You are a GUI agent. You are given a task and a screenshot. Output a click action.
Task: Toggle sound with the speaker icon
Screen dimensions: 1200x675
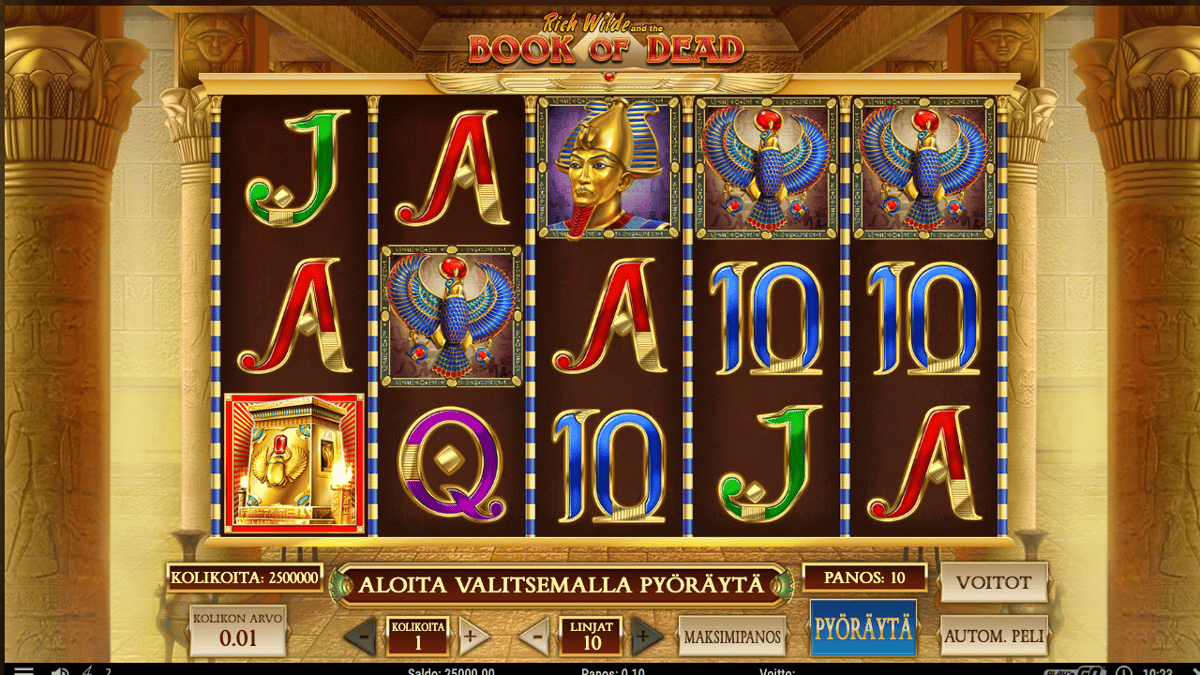click(x=58, y=671)
